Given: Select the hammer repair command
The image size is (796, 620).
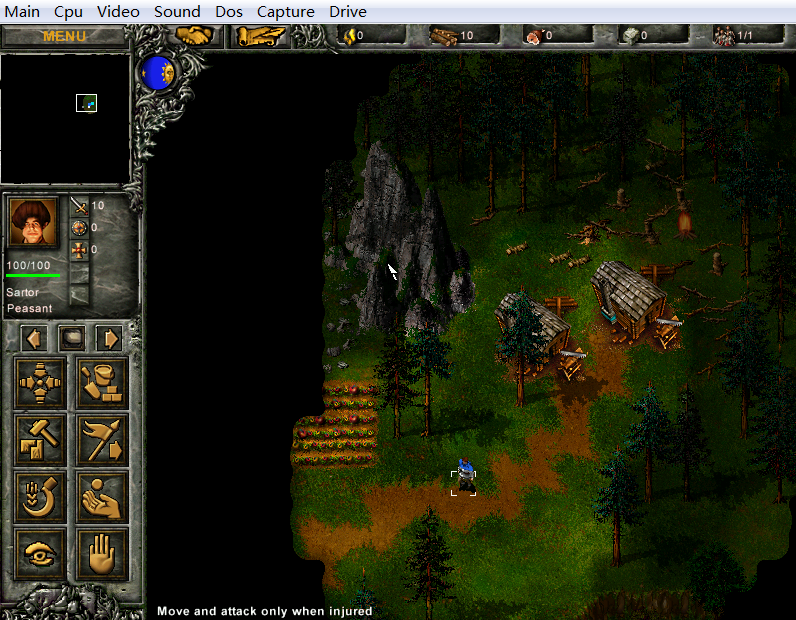Looking at the screenshot, I should 41,439.
